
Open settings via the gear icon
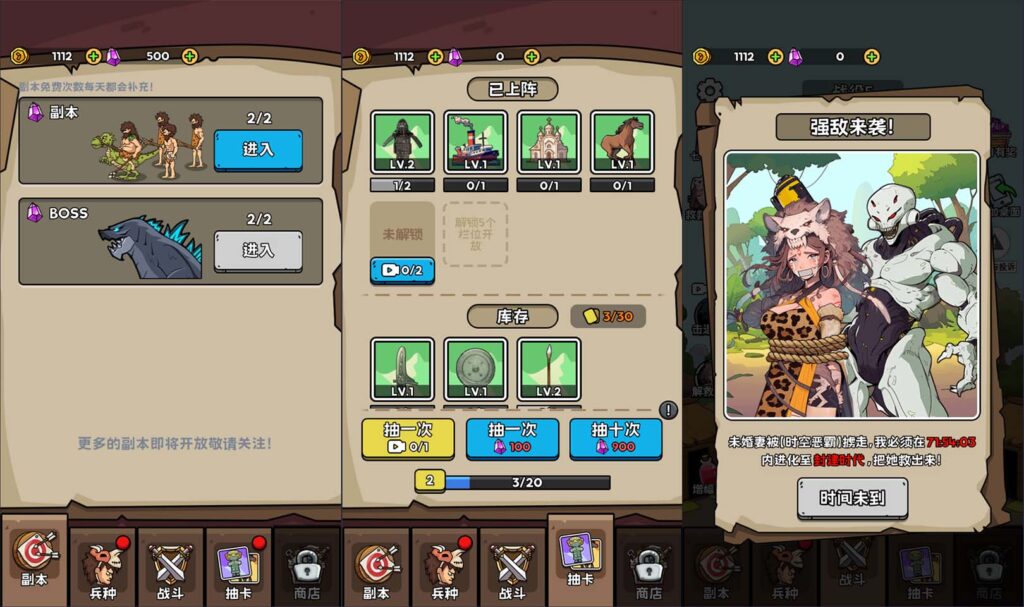pos(709,90)
